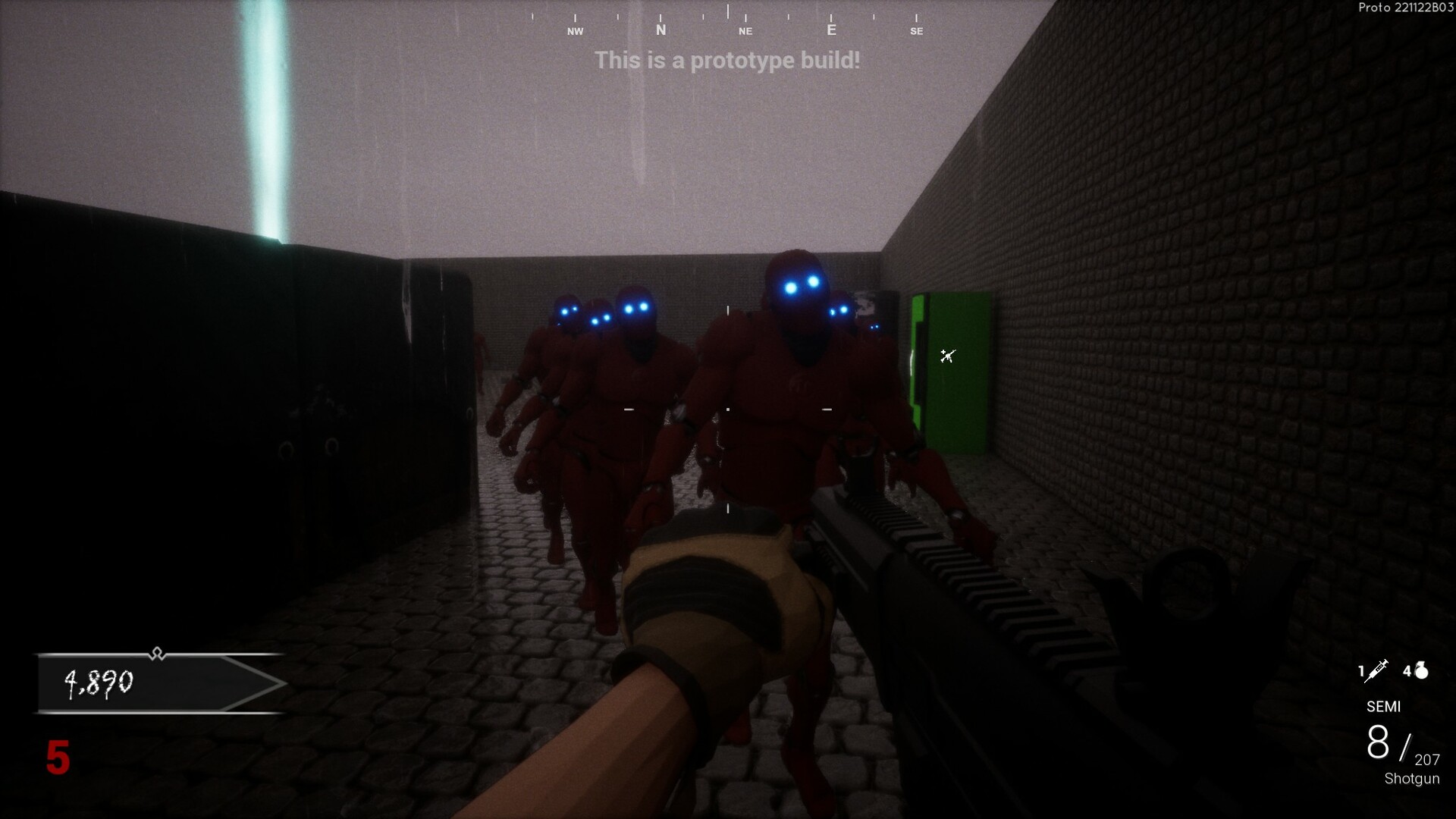The height and width of the screenshot is (819, 1456).
Task: Select the crosshair at screen center
Action: tap(726, 409)
